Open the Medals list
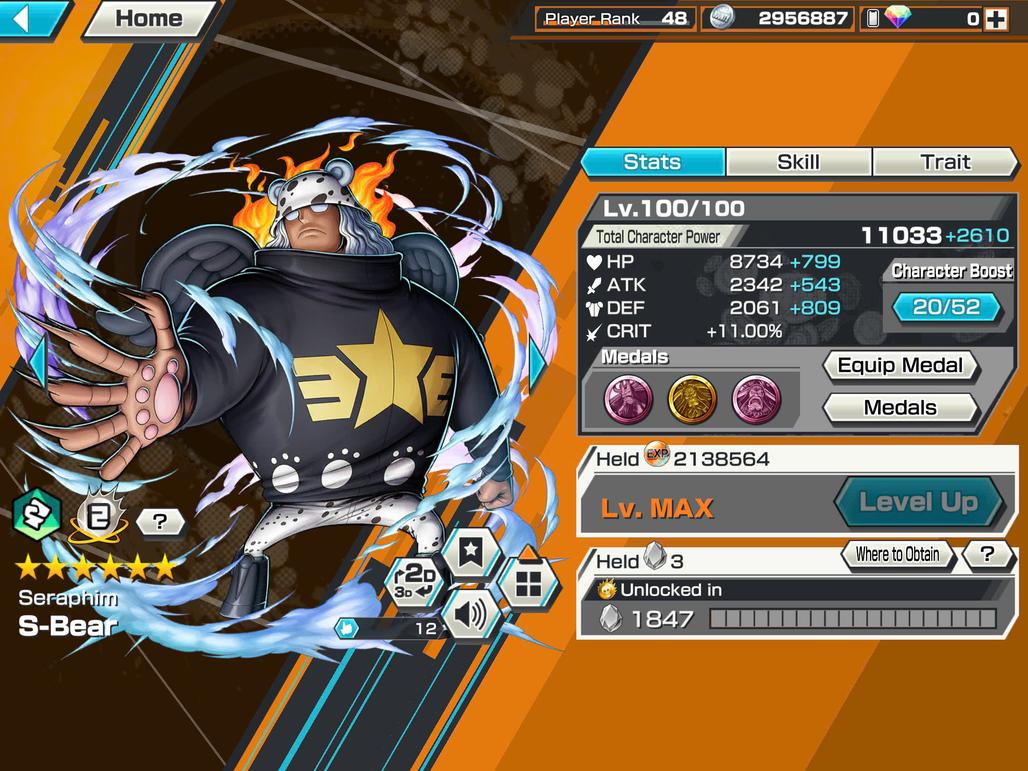The height and width of the screenshot is (771, 1028). pos(900,408)
